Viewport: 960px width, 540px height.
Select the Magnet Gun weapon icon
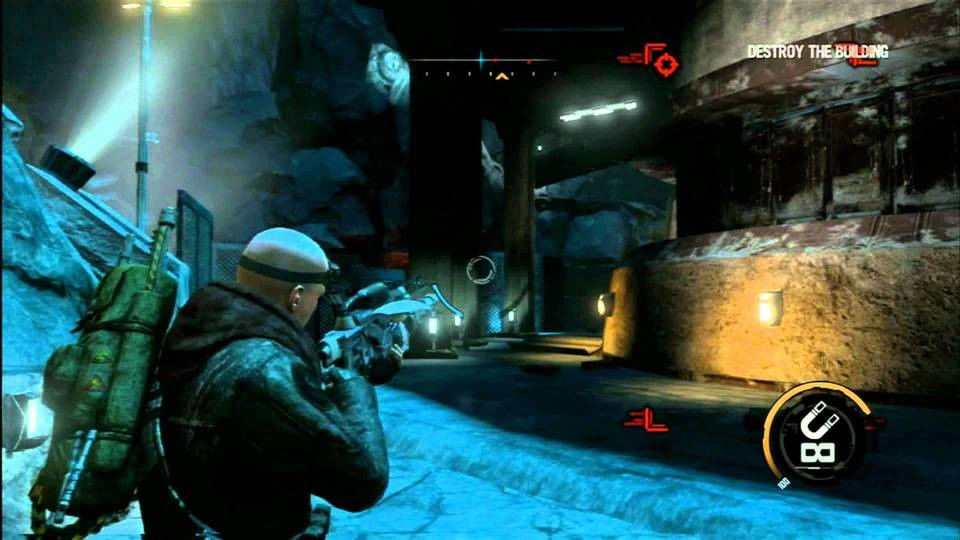[x=816, y=433]
